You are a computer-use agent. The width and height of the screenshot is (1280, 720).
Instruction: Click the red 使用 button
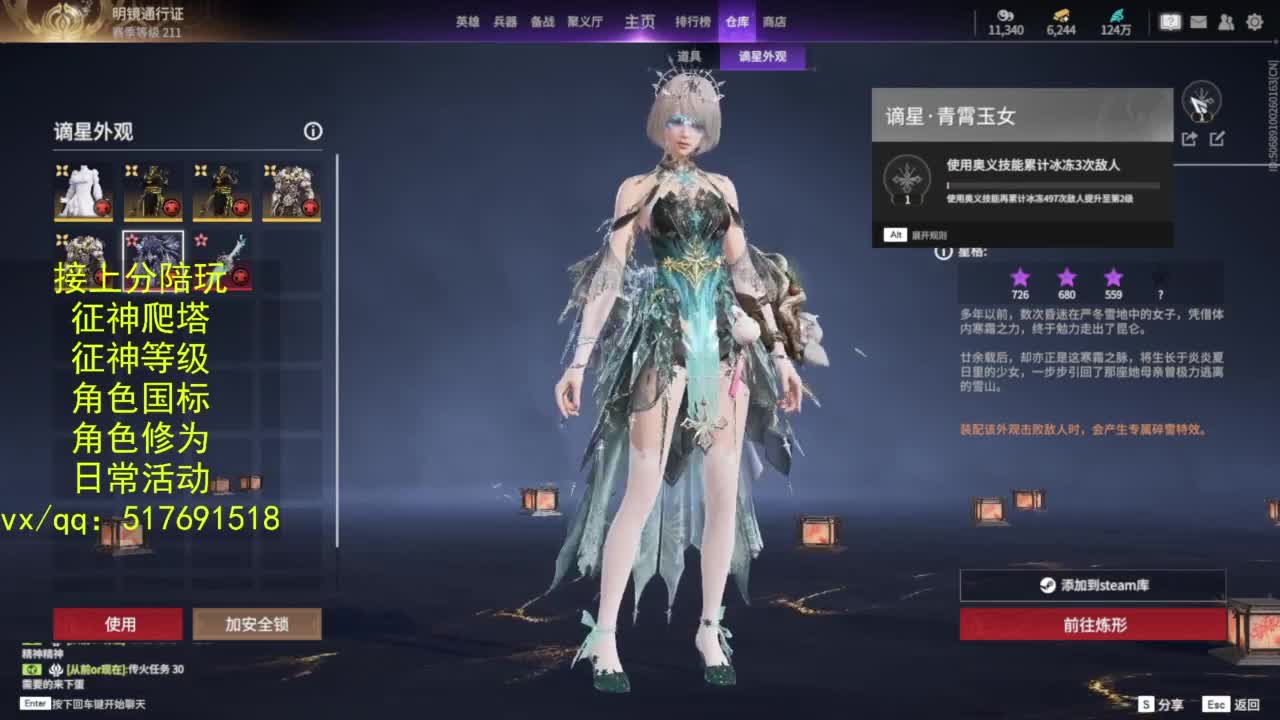tap(121, 623)
